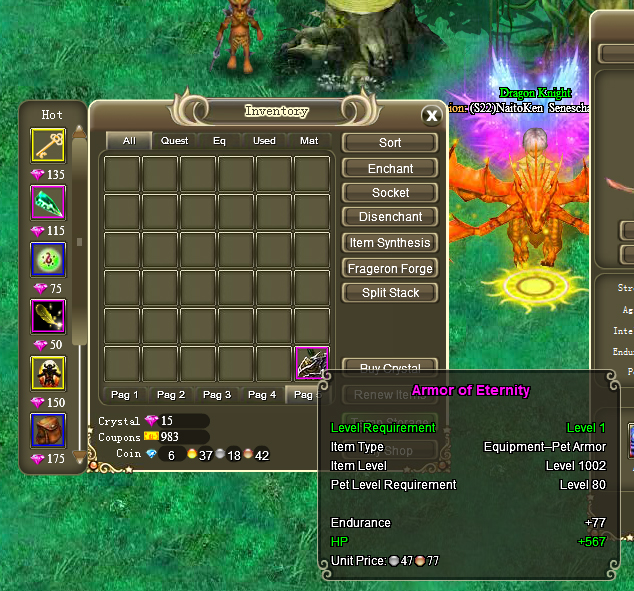Screen dimensions: 634x591
Task: Close the Inventory window
Action: (431, 115)
